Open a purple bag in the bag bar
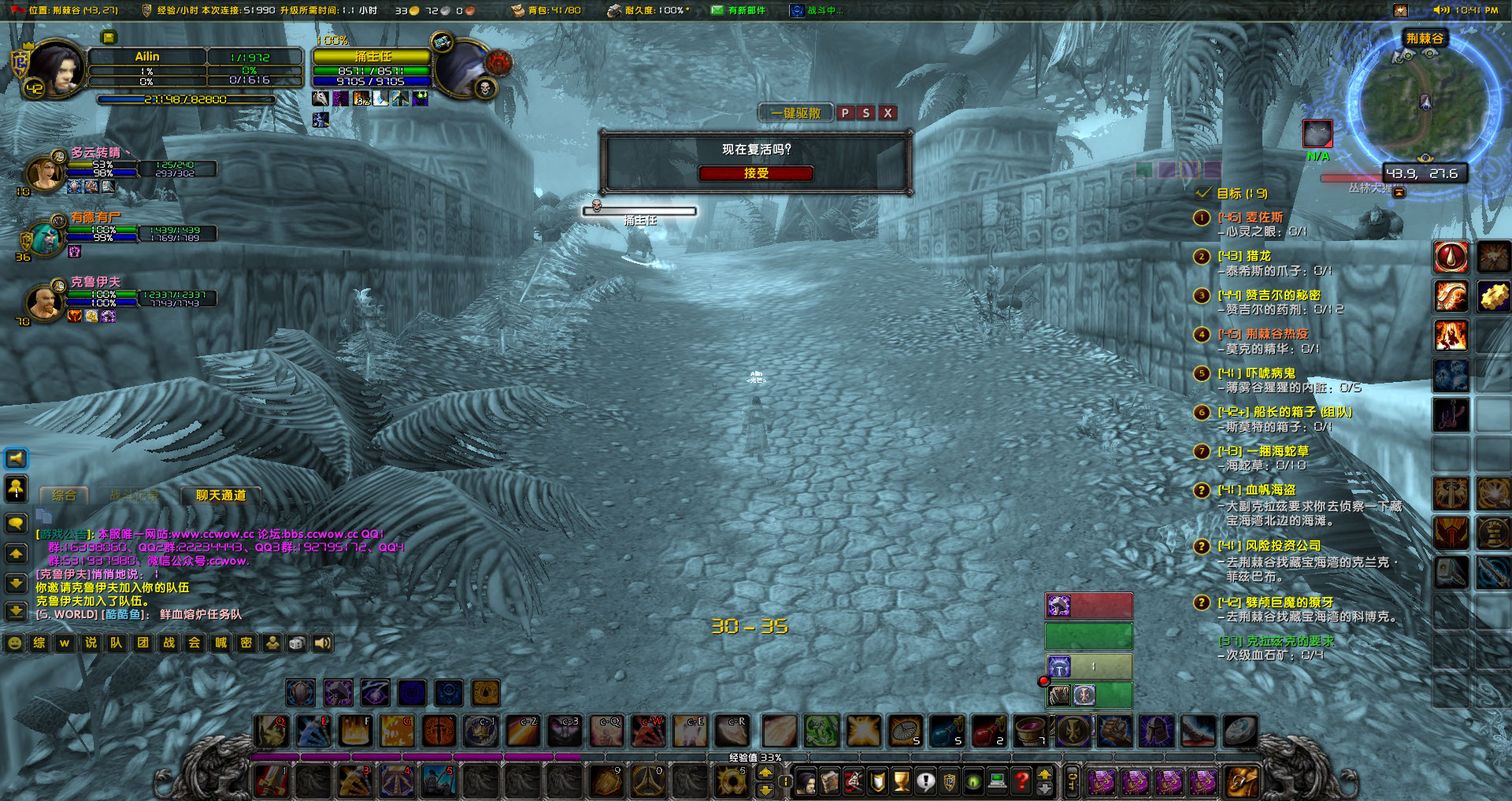The height and width of the screenshot is (801, 1512). click(1102, 780)
